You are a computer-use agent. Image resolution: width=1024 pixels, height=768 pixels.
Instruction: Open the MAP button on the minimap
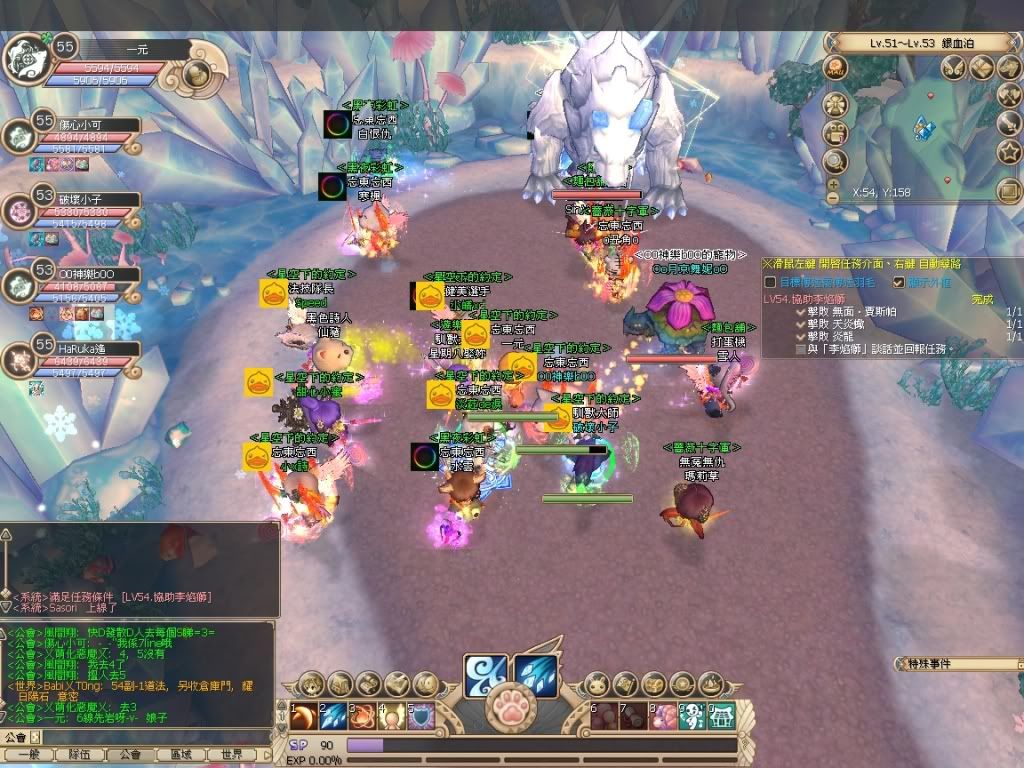click(835, 68)
